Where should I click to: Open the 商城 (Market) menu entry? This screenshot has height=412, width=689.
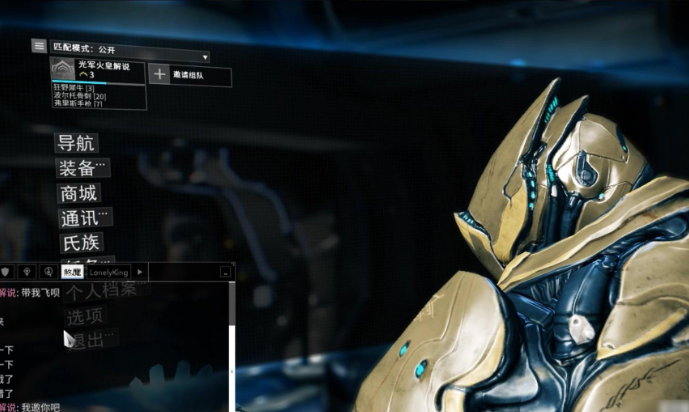click(x=79, y=193)
